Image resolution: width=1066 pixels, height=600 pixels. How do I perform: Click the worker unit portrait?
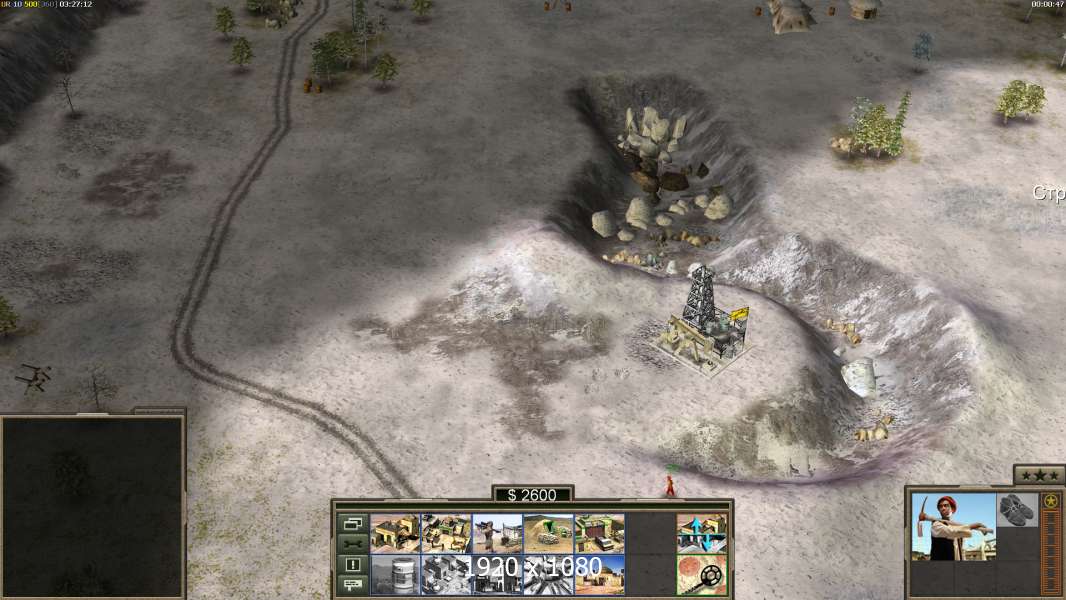[x=953, y=526]
